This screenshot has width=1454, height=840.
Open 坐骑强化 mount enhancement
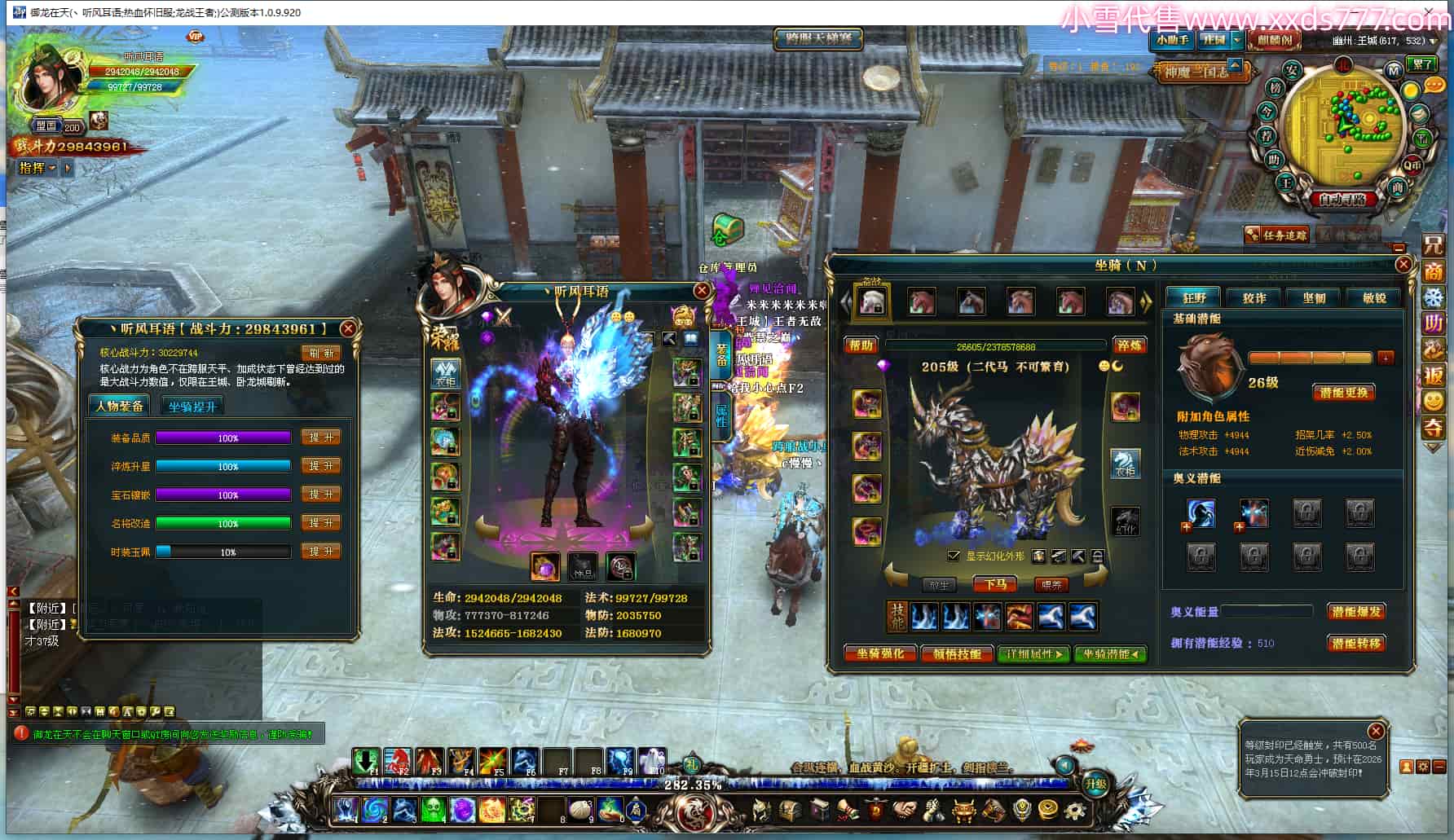pos(880,653)
